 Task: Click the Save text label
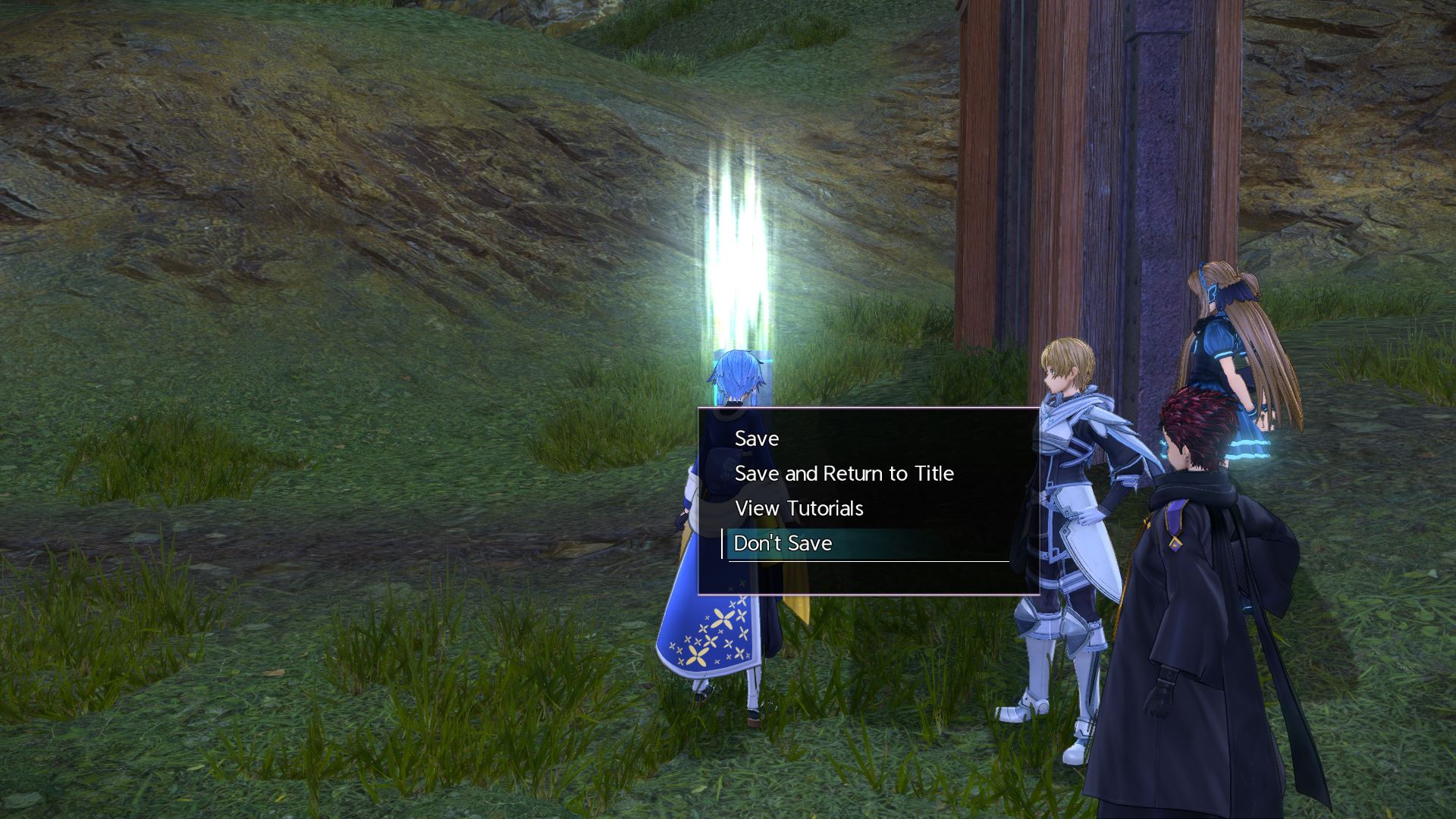point(755,438)
